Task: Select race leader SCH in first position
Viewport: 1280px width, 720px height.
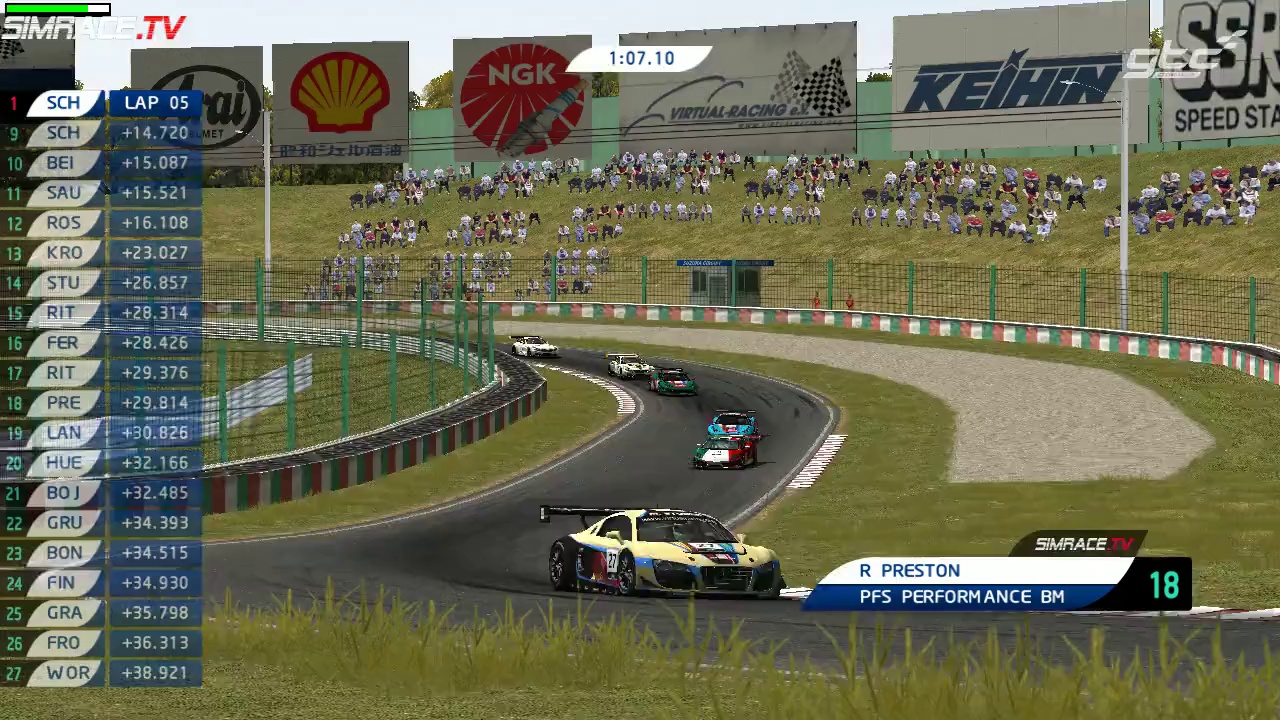Action: 64,103
